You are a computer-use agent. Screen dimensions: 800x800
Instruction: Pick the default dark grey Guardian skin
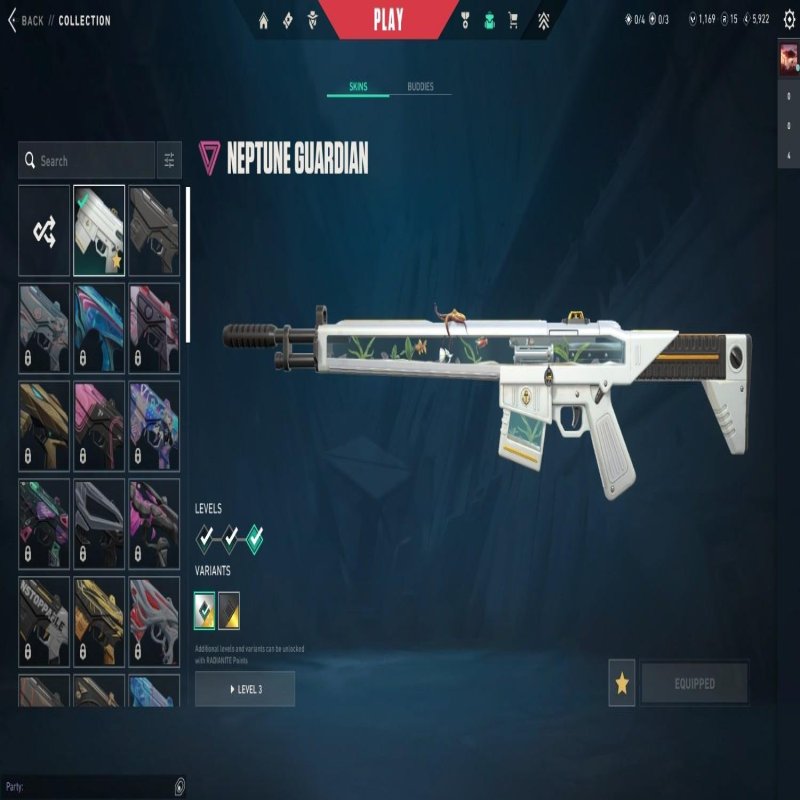pos(154,231)
